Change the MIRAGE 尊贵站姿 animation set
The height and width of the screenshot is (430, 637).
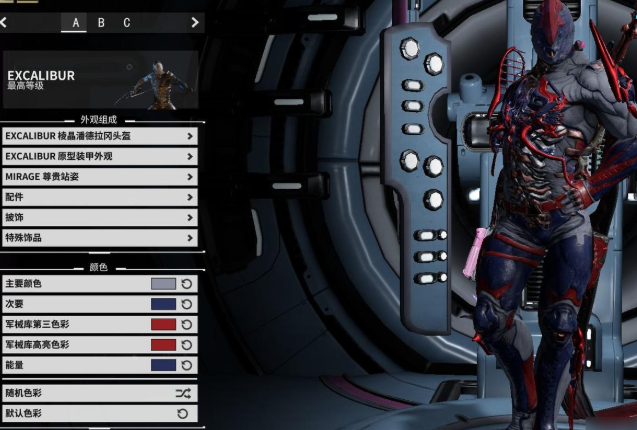coord(99,177)
